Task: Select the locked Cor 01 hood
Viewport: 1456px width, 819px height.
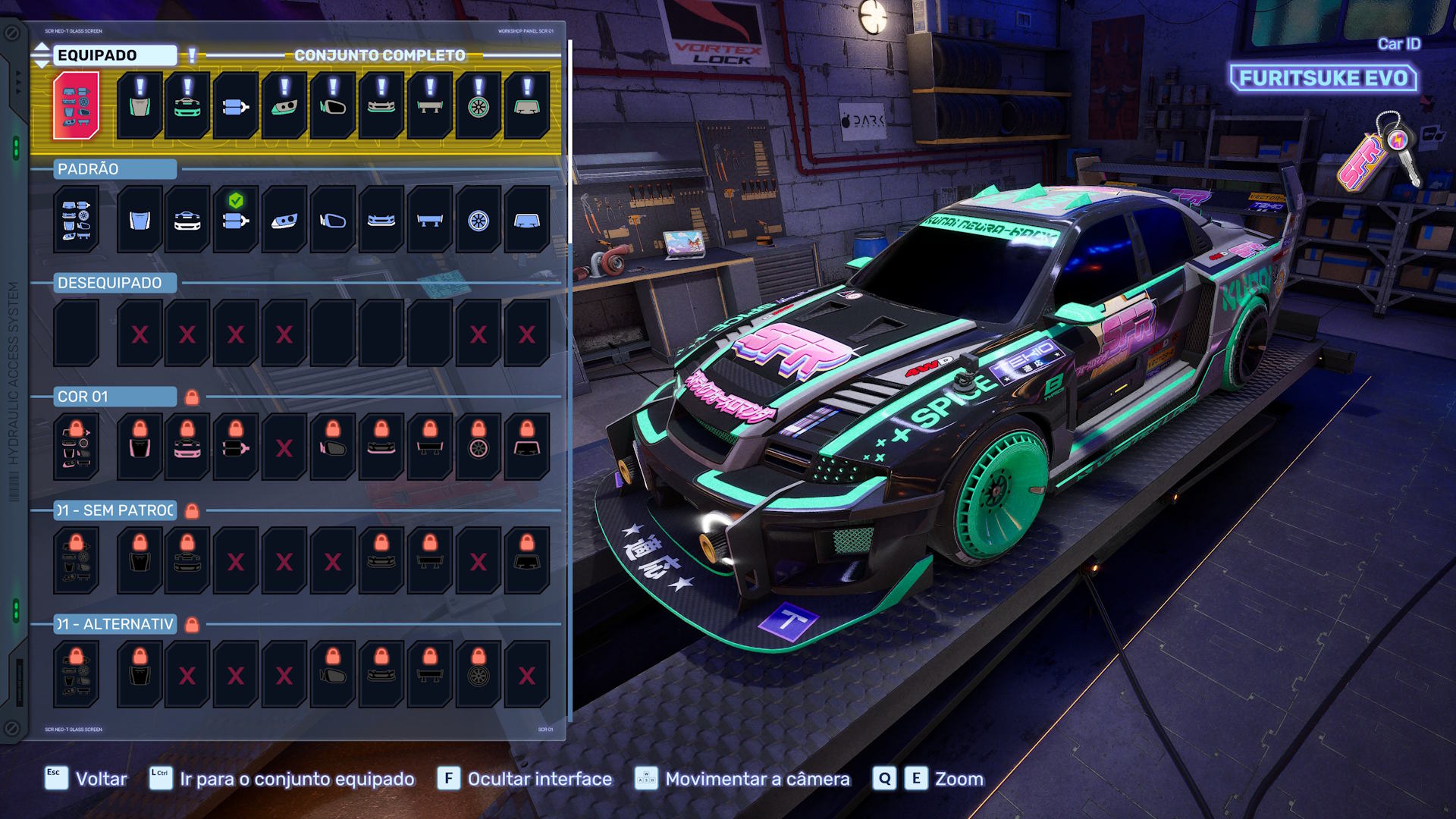Action: coord(140,447)
